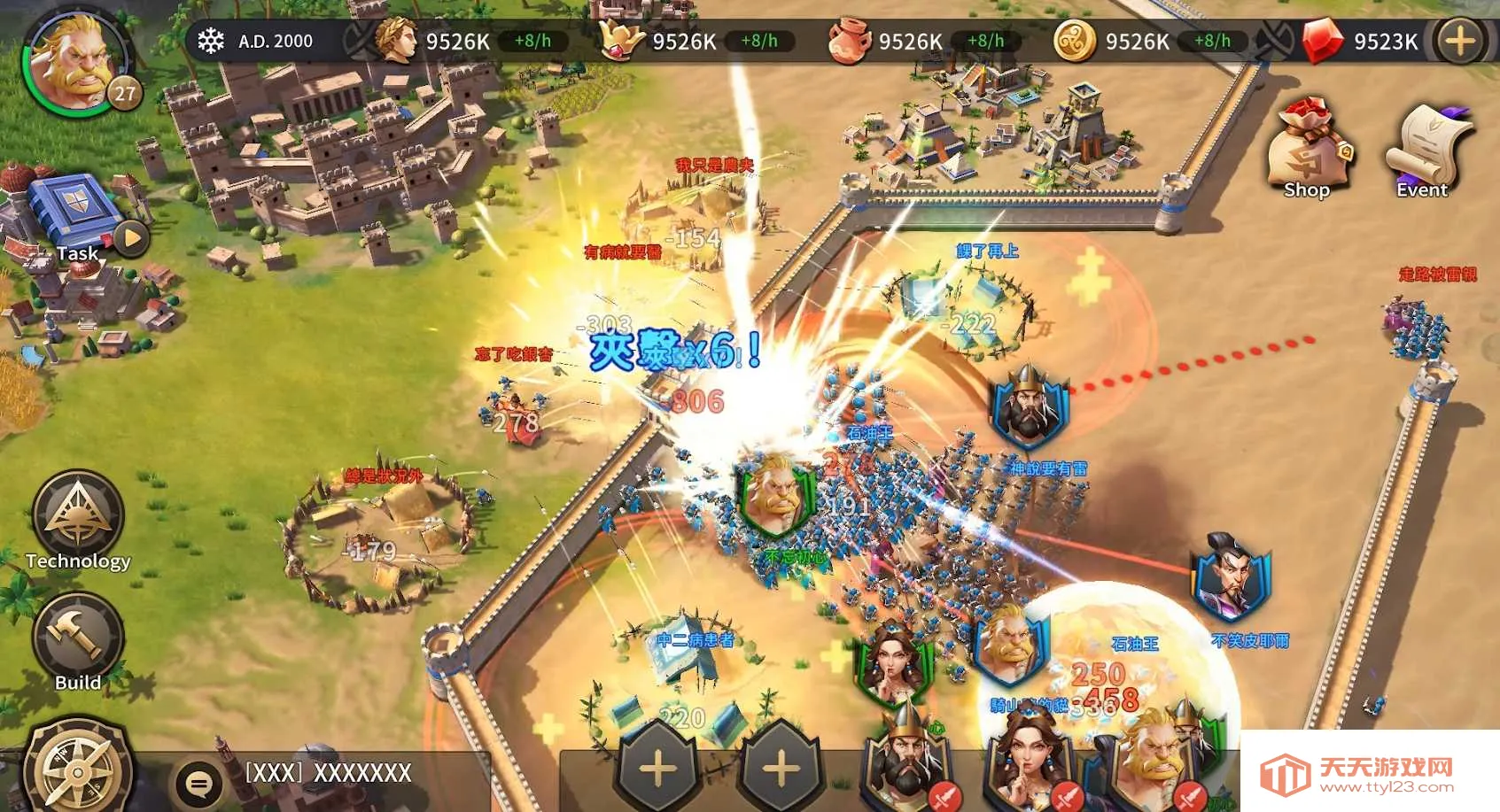Image resolution: width=1500 pixels, height=812 pixels.
Task: Select the blond bearded commander in bottom bar
Action: point(1154,762)
